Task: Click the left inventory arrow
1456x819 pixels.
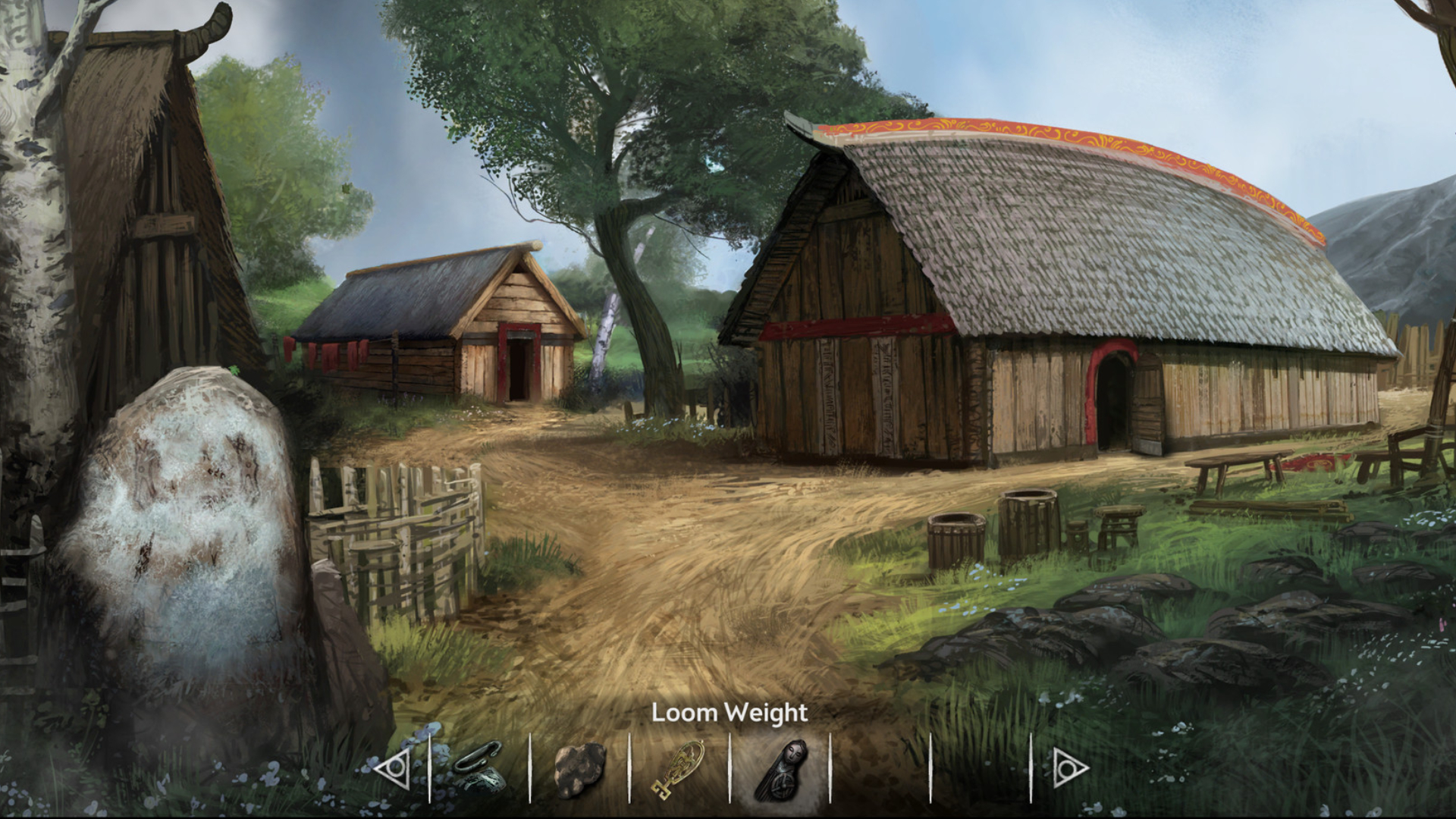Action: click(x=393, y=770)
